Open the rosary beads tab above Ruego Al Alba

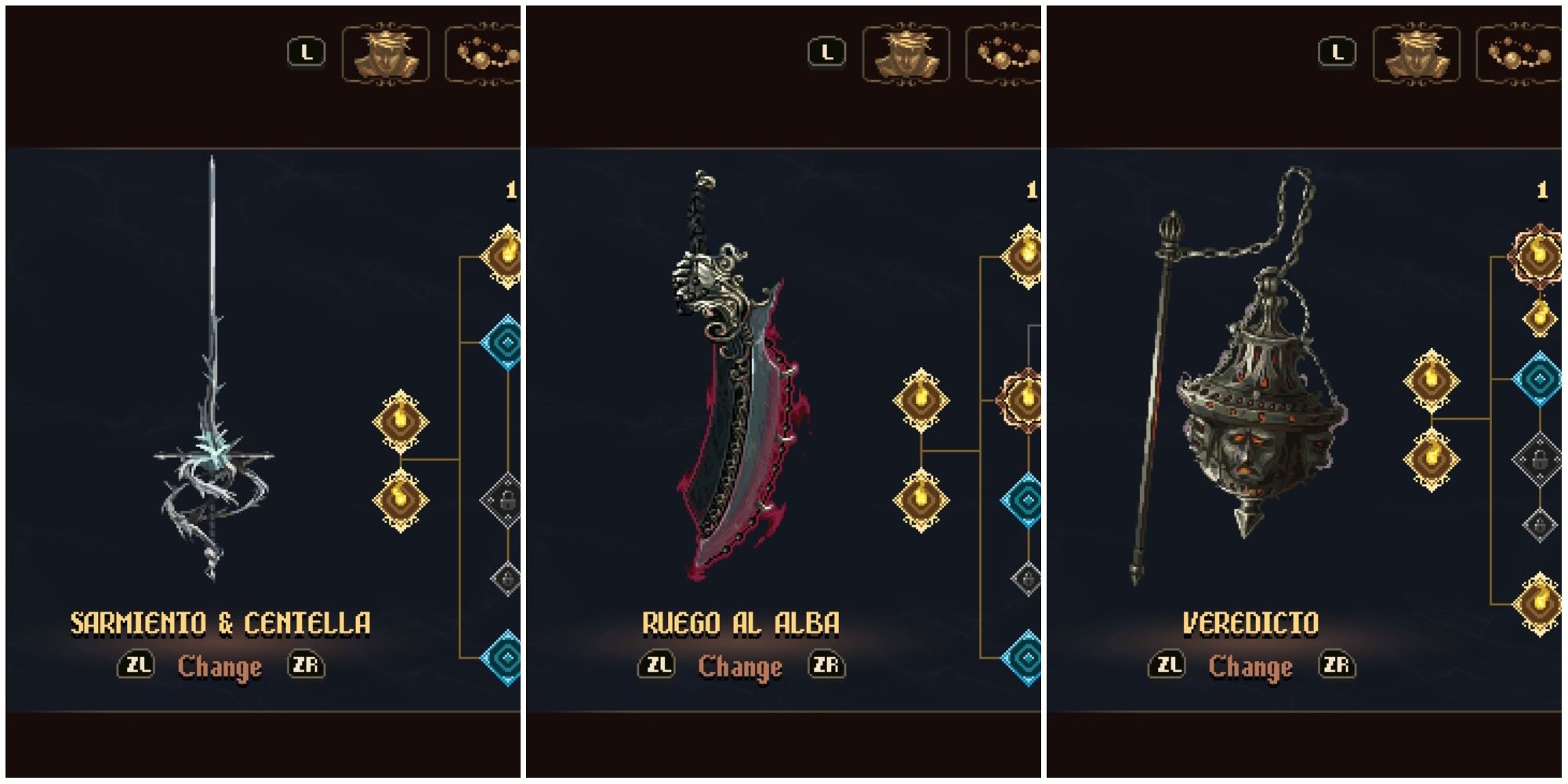tap(1006, 53)
